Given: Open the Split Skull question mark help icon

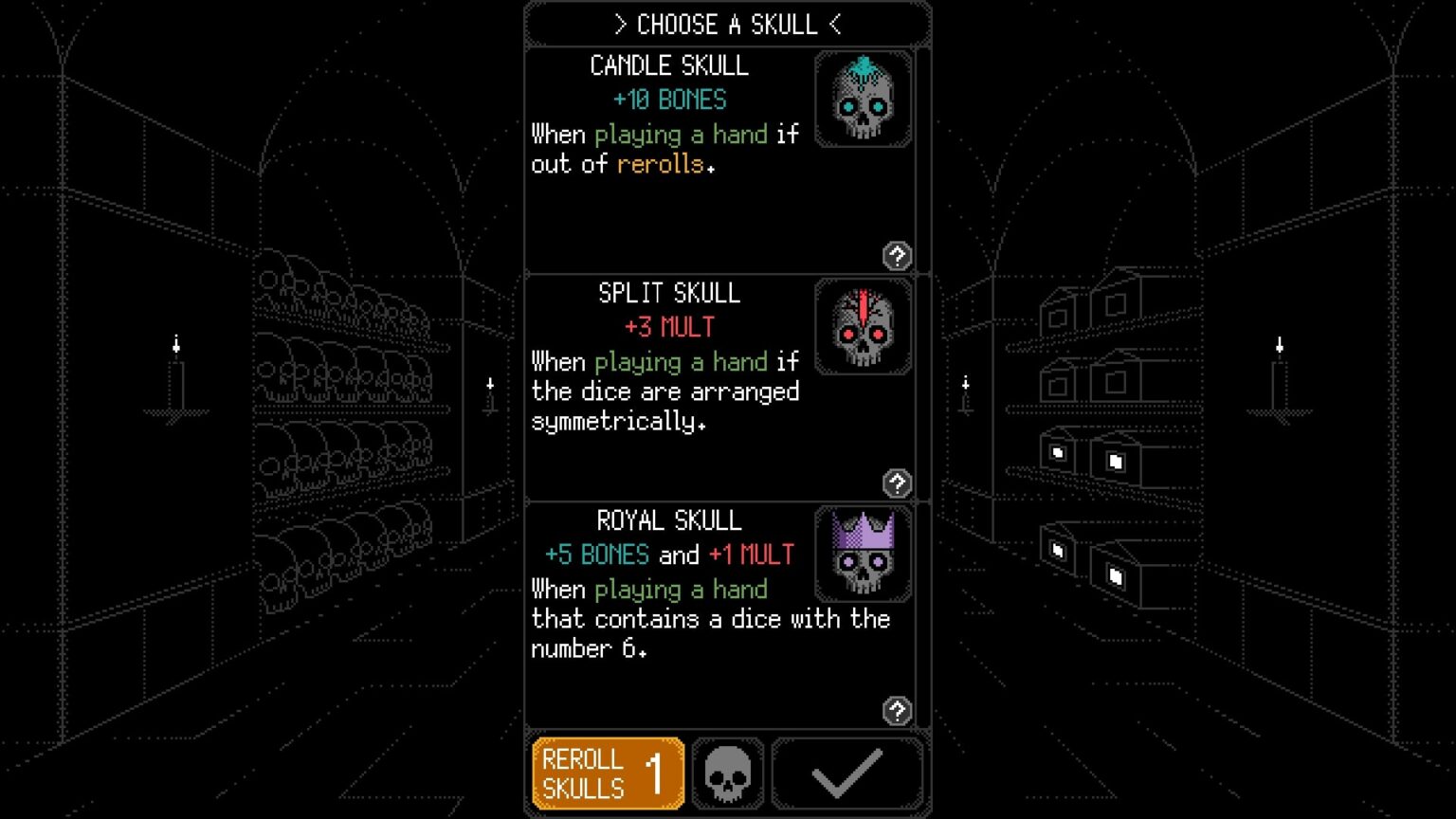Looking at the screenshot, I should click(897, 484).
